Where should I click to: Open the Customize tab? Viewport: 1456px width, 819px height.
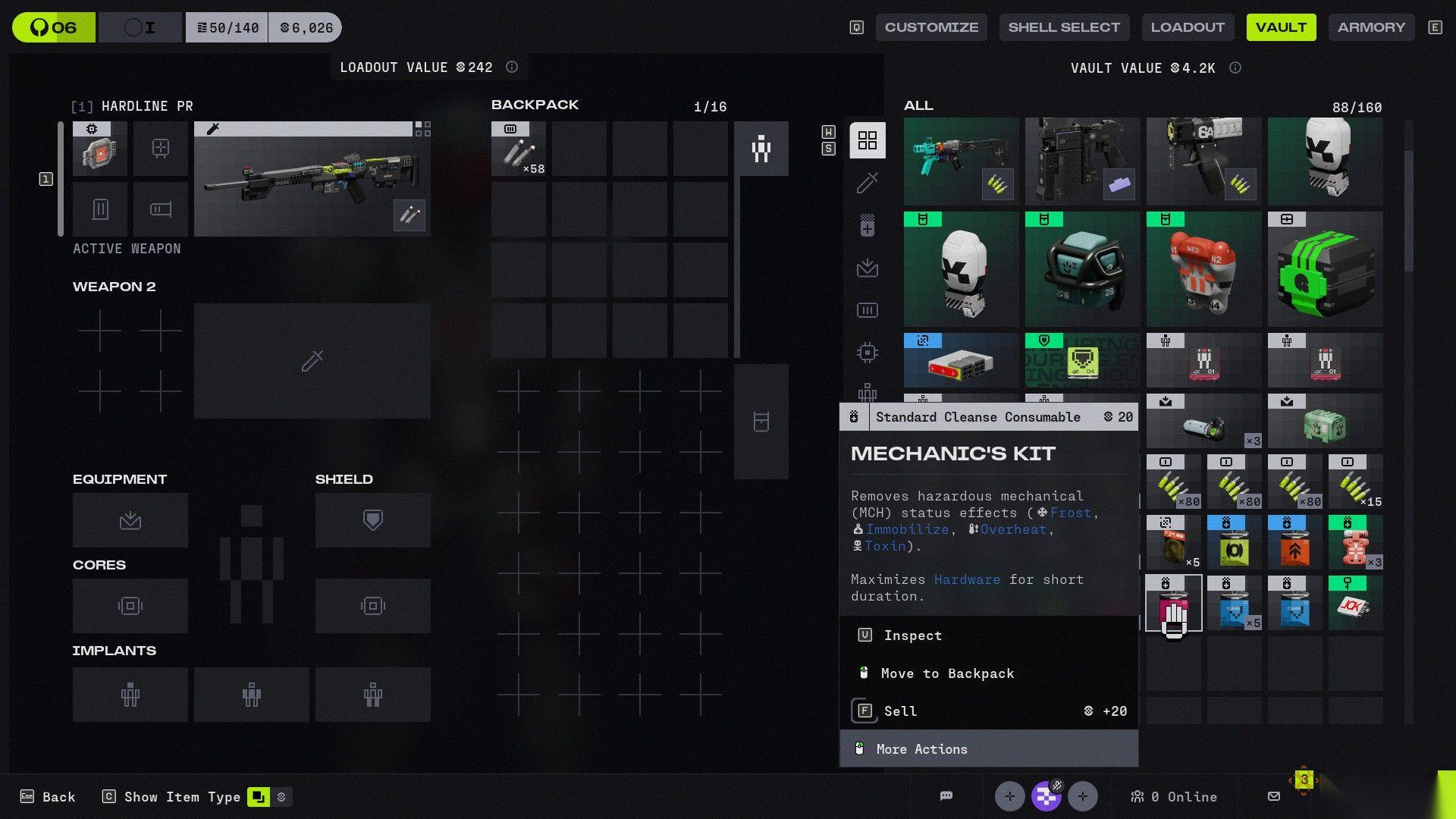pos(931,27)
